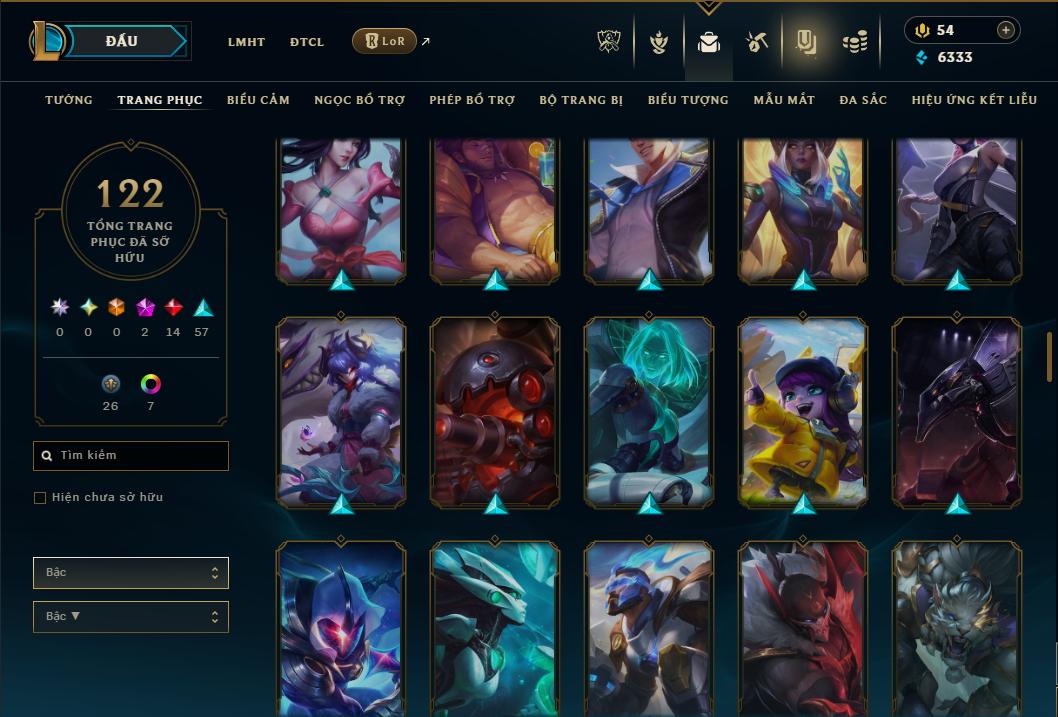Choose the red cannon robot skin card
The image size is (1058, 717).
(495, 410)
